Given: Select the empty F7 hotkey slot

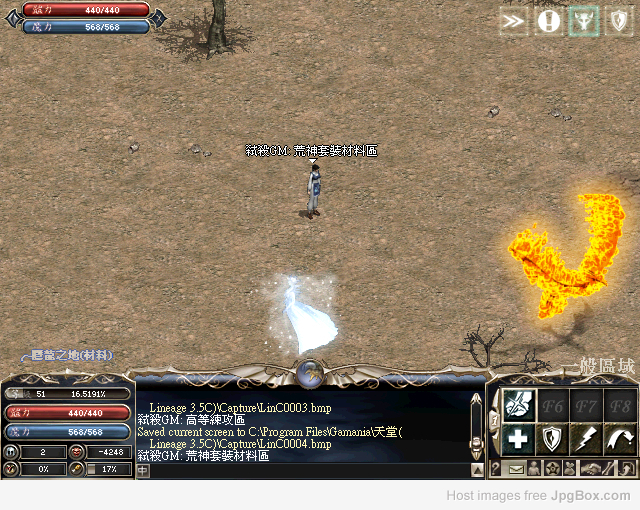Looking at the screenshot, I should (x=587, y=405).
